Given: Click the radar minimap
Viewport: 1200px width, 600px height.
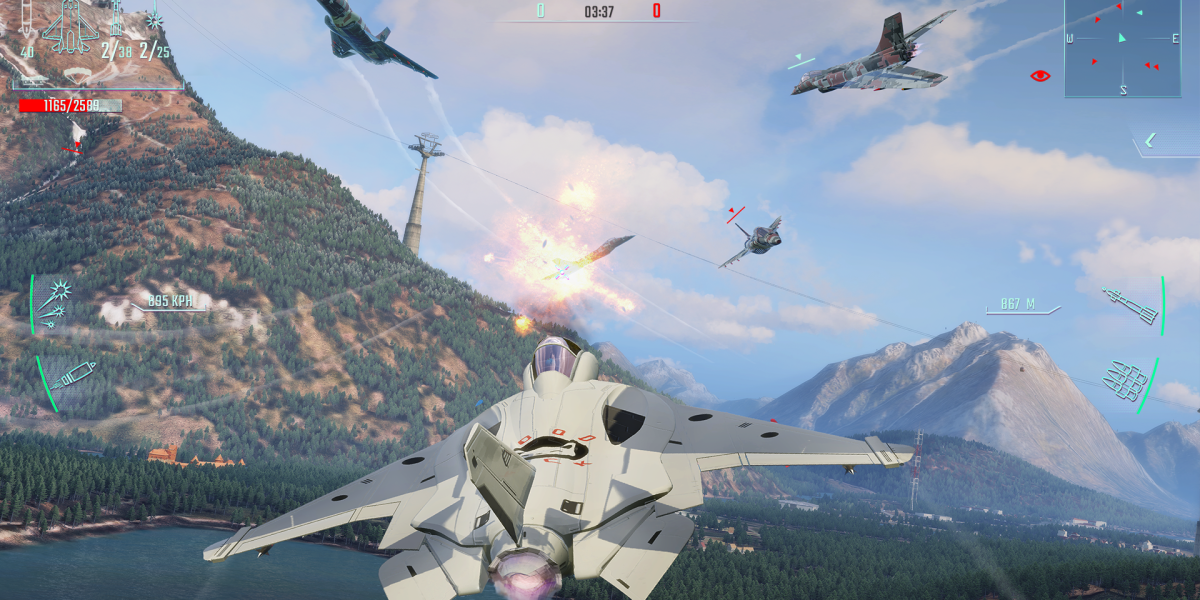Looking at the screenshot, I should point(1122,48).
